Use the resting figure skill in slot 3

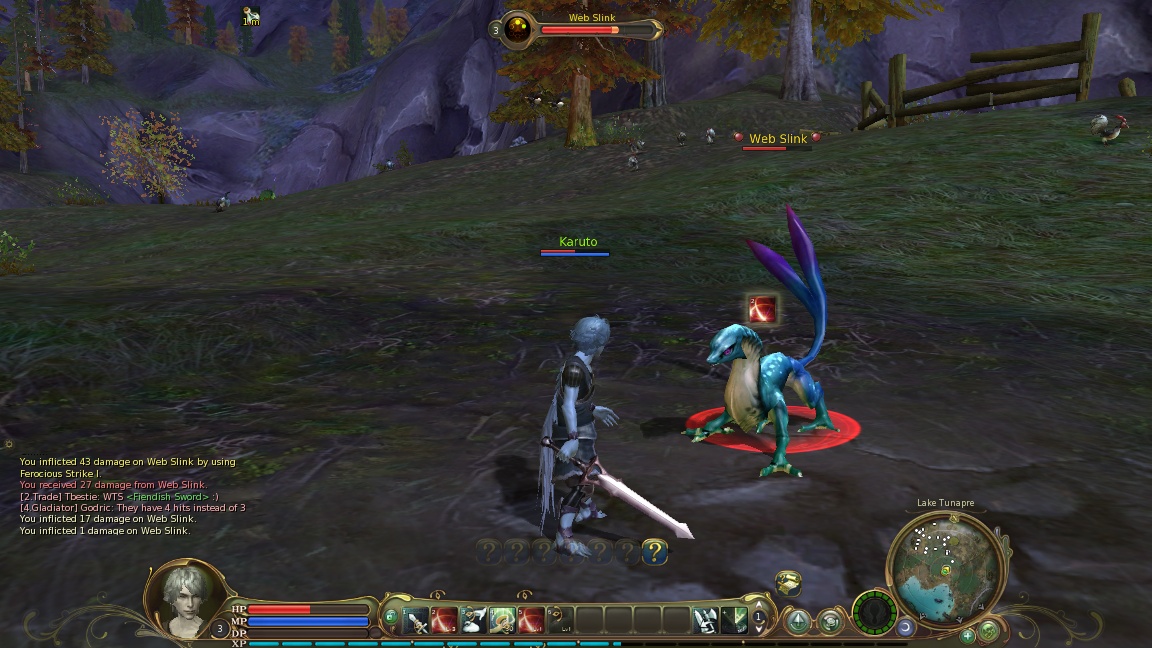tap(474, 620)
